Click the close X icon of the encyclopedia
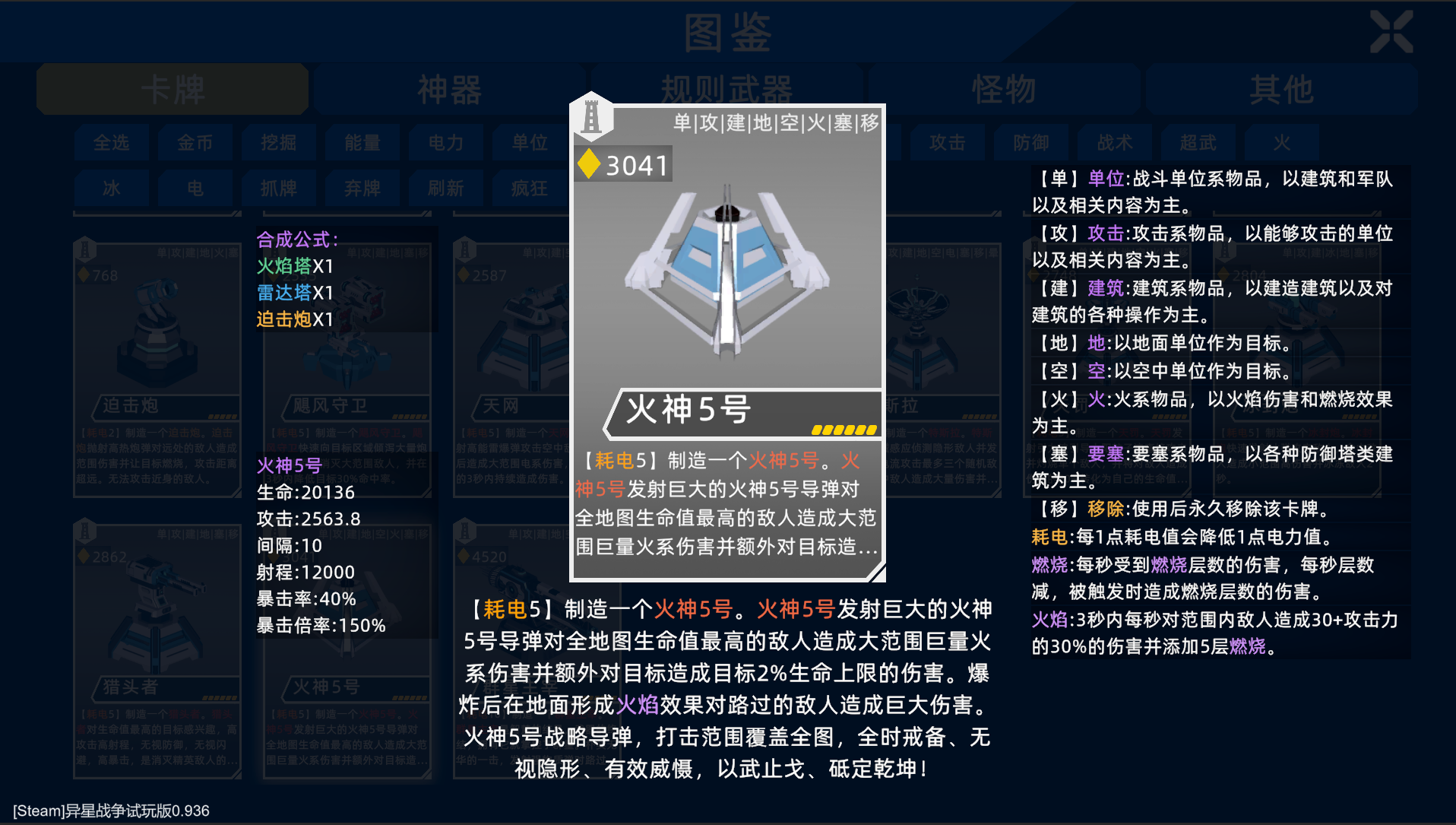The height and width of the screenshot is (825, 1456). click(1392, 30)
